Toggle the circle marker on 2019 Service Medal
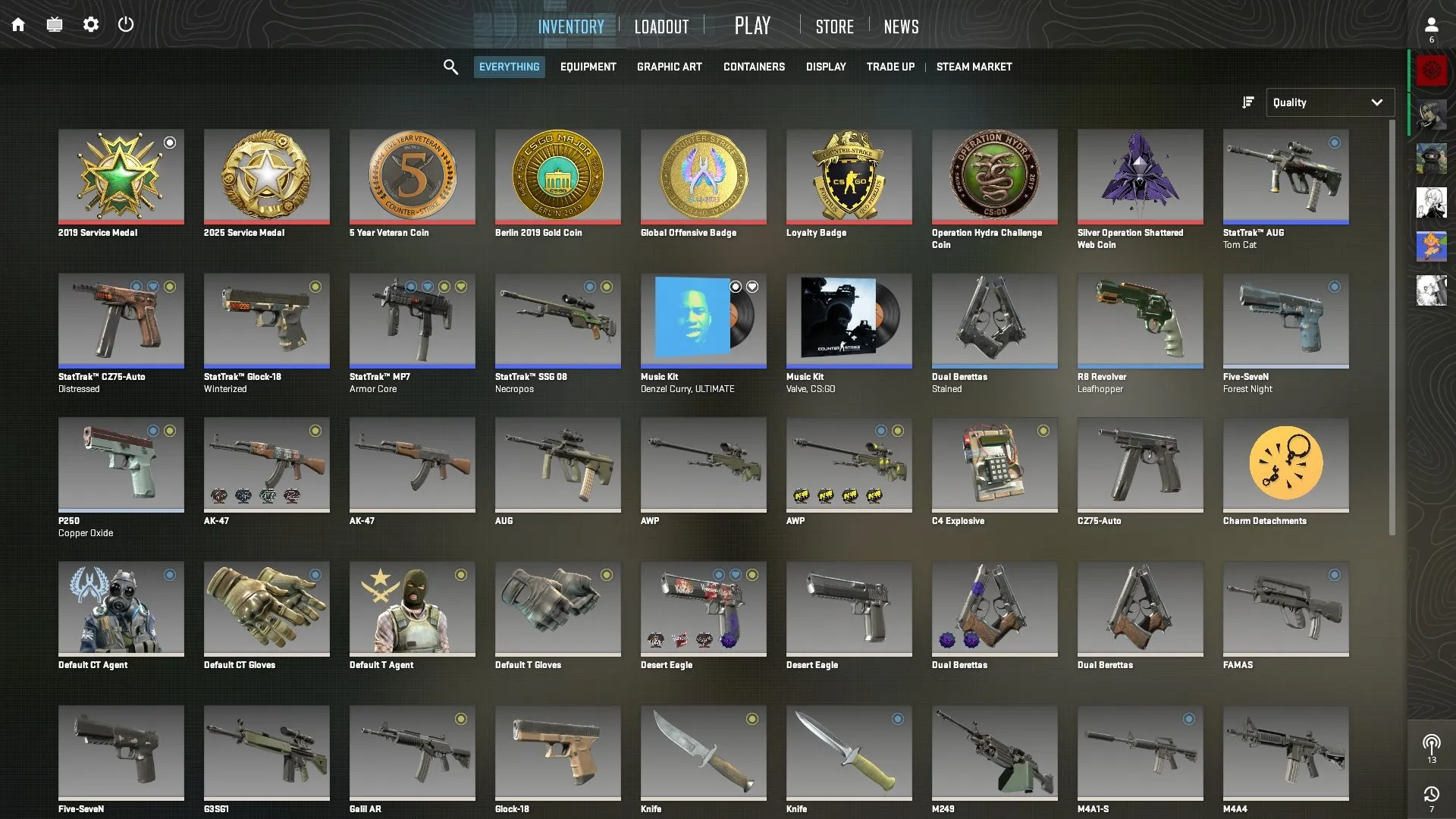Image resolution: width=1456 pixels, height=819 pixels. pos(171,142)
